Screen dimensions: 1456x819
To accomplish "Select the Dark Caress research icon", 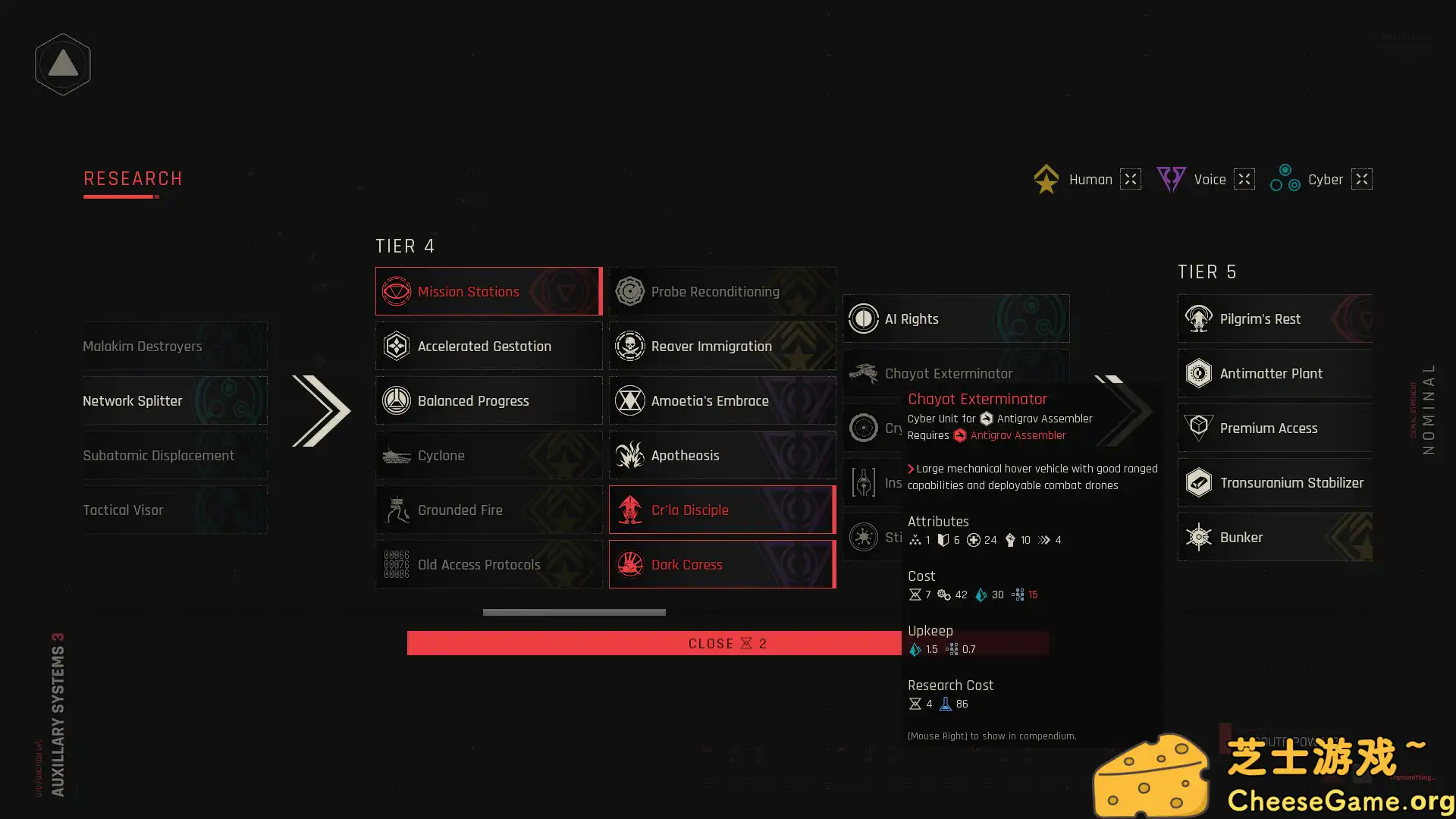I will point(629,564).
